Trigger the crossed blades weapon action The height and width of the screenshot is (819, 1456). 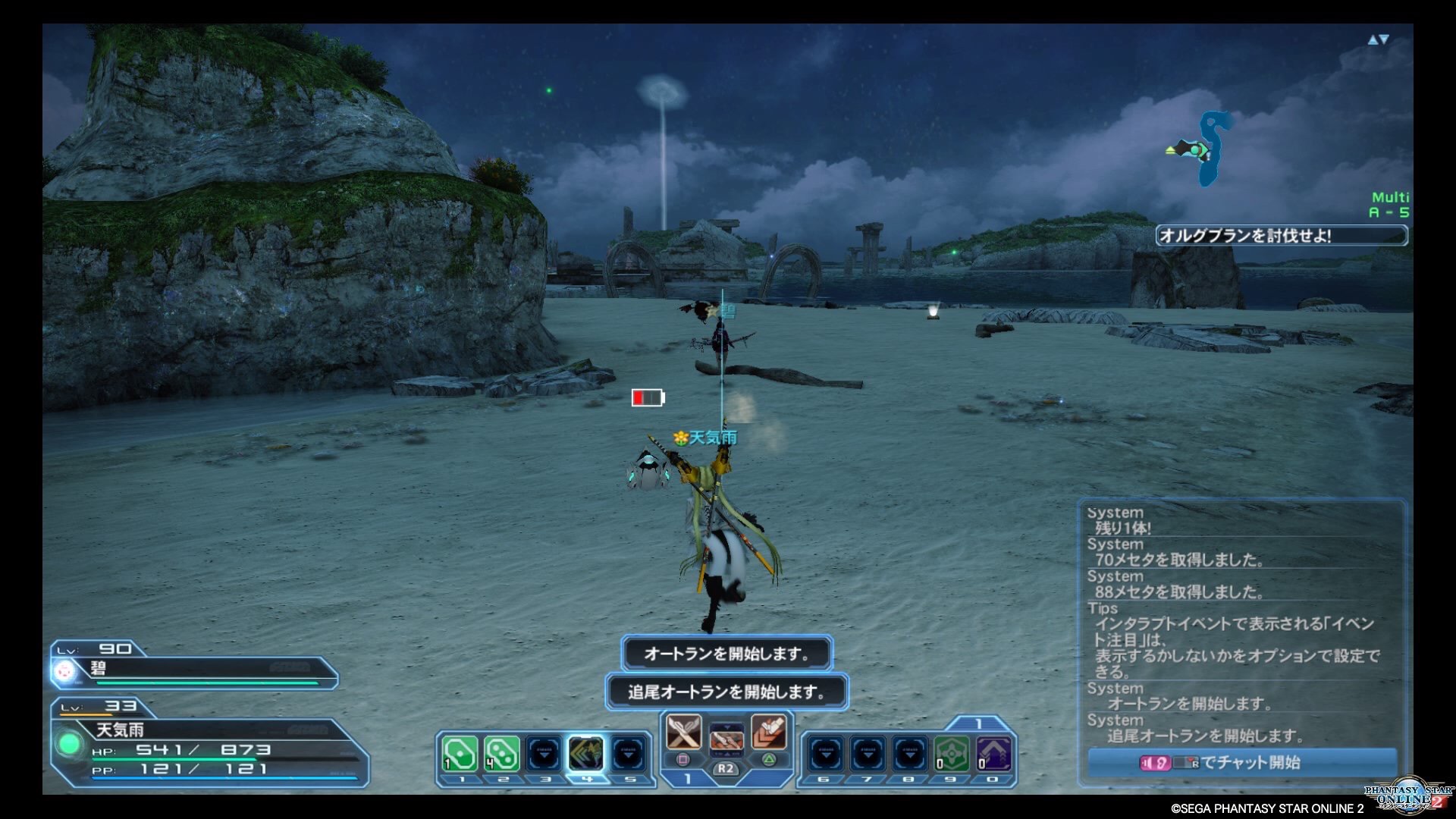coord(682,733)
